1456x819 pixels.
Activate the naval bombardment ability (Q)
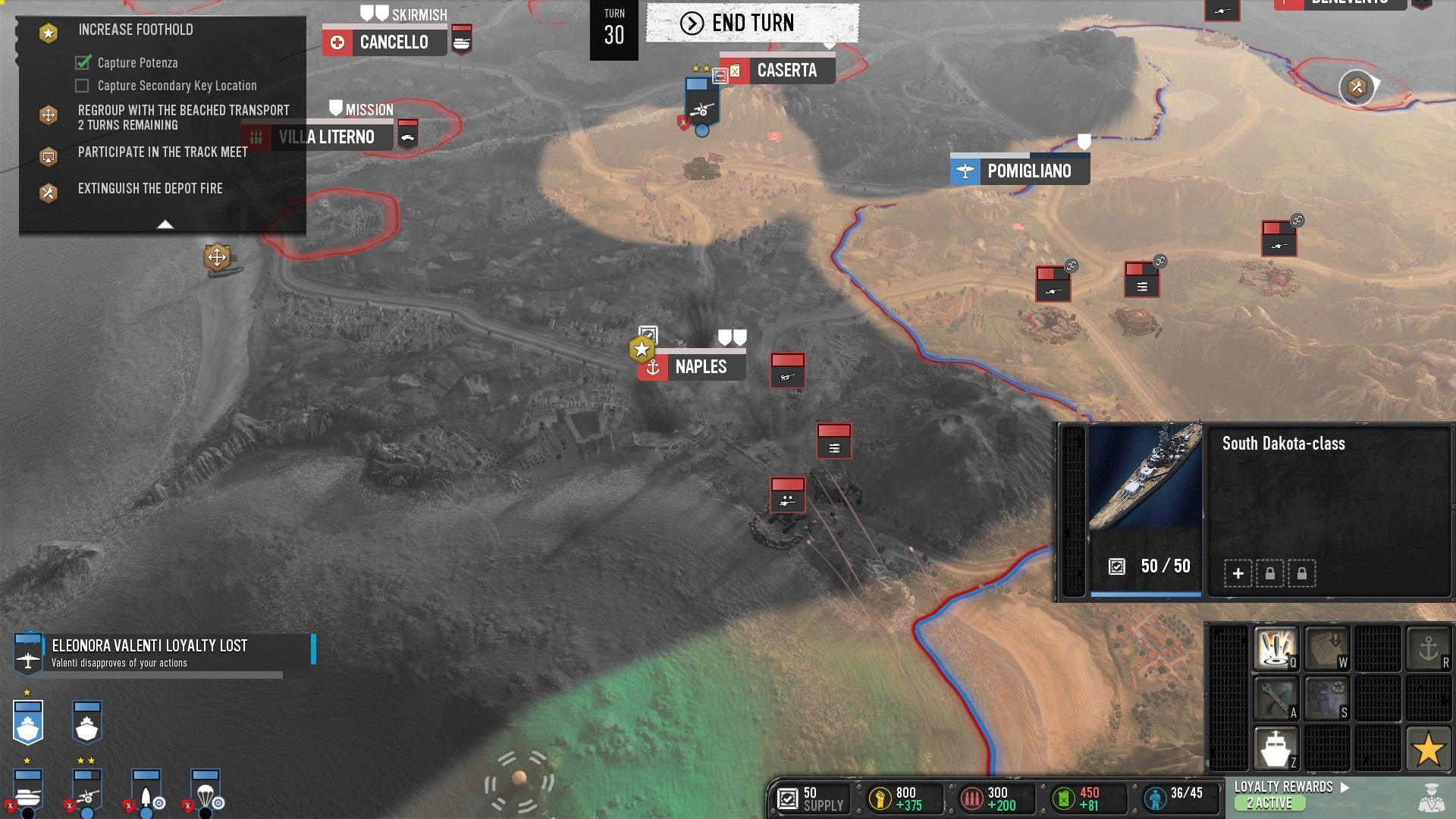(x=1276, y=648)
